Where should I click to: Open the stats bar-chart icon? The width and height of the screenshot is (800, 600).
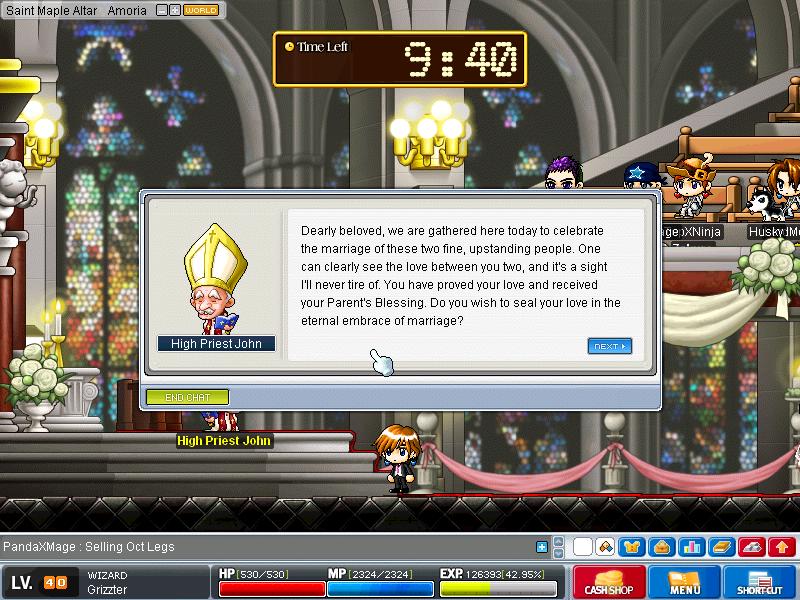(x=691, y=547)
